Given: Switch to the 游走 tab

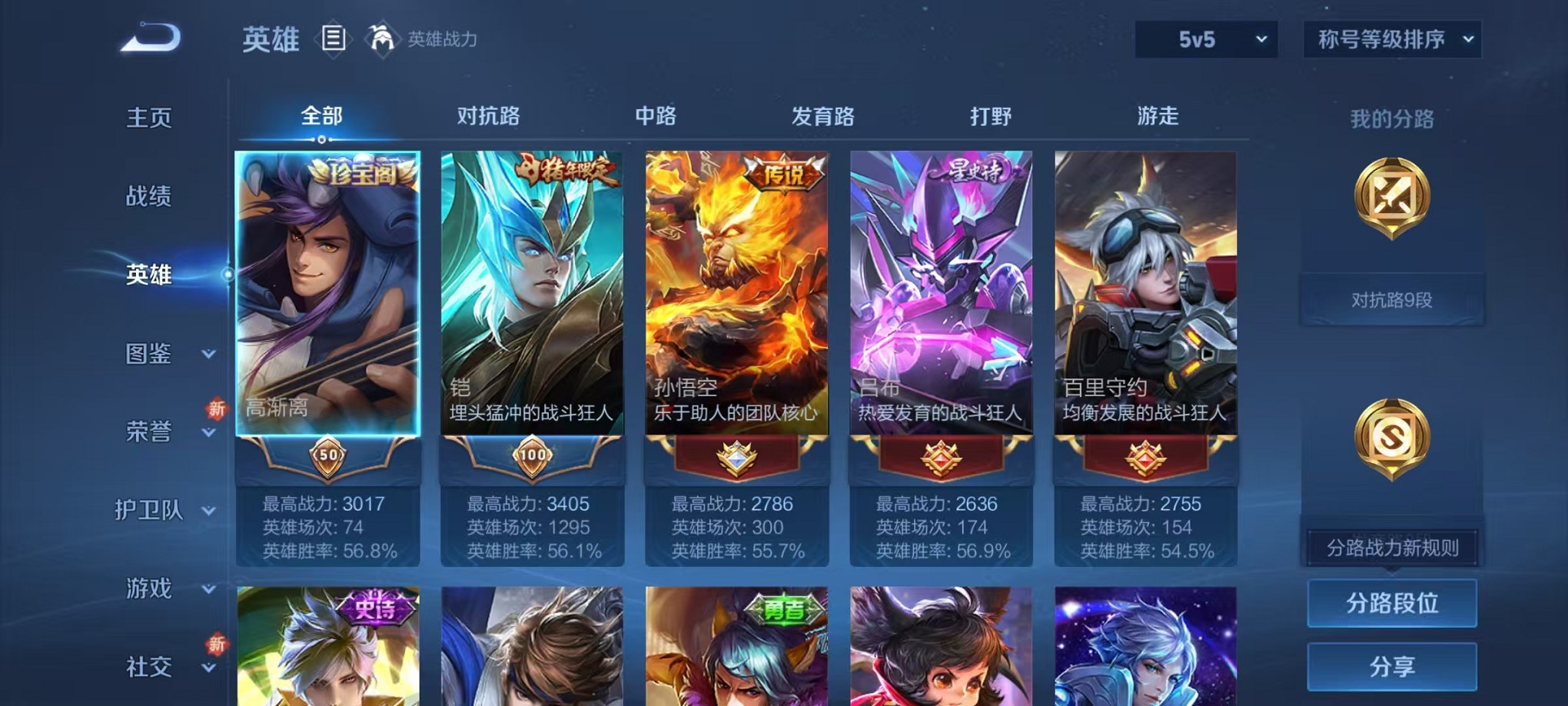Looking at the screenshot, I should click(x=1157, y=116).
